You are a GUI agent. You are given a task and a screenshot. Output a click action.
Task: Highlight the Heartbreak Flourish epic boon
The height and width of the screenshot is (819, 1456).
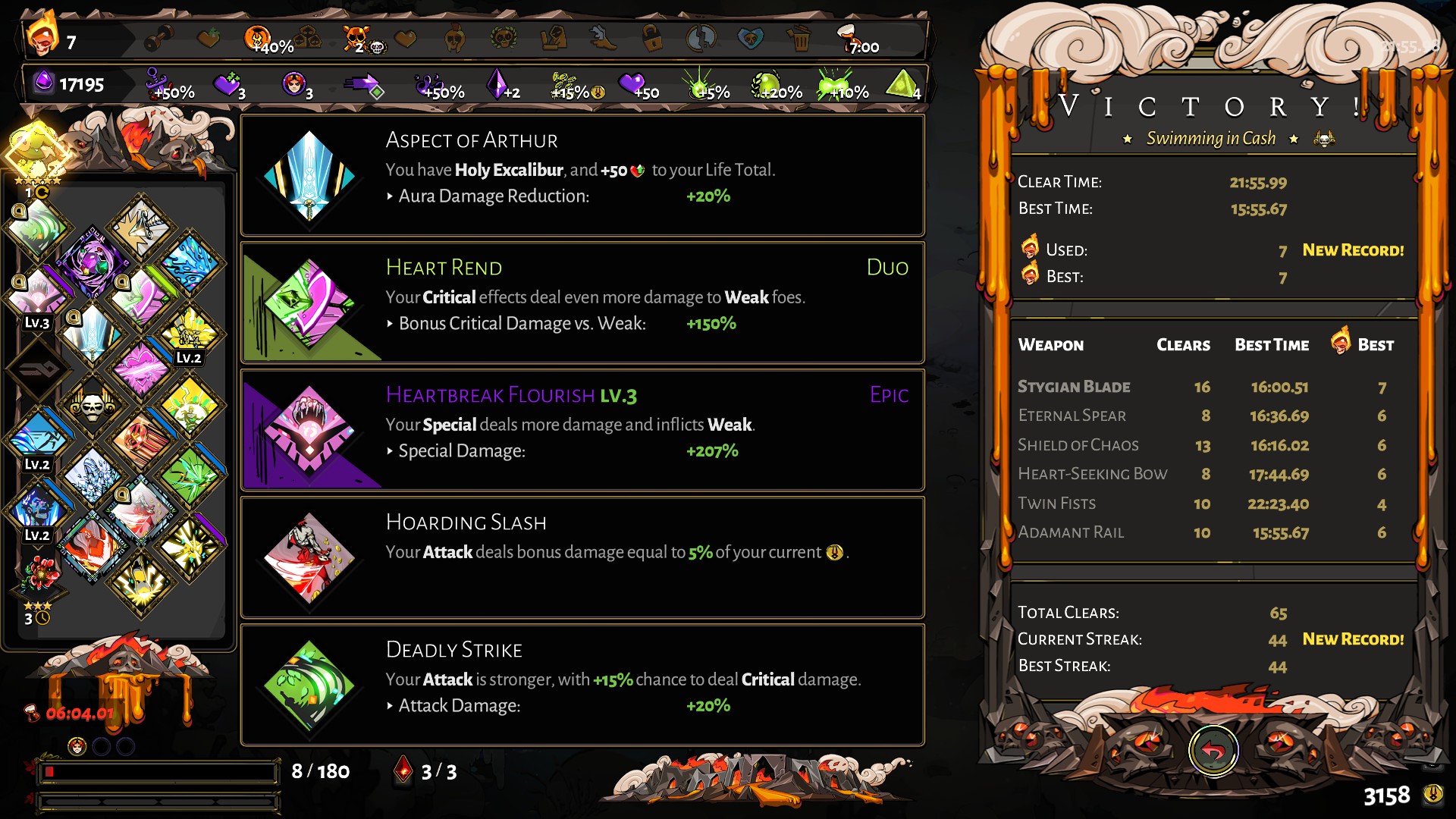(582, 430)
